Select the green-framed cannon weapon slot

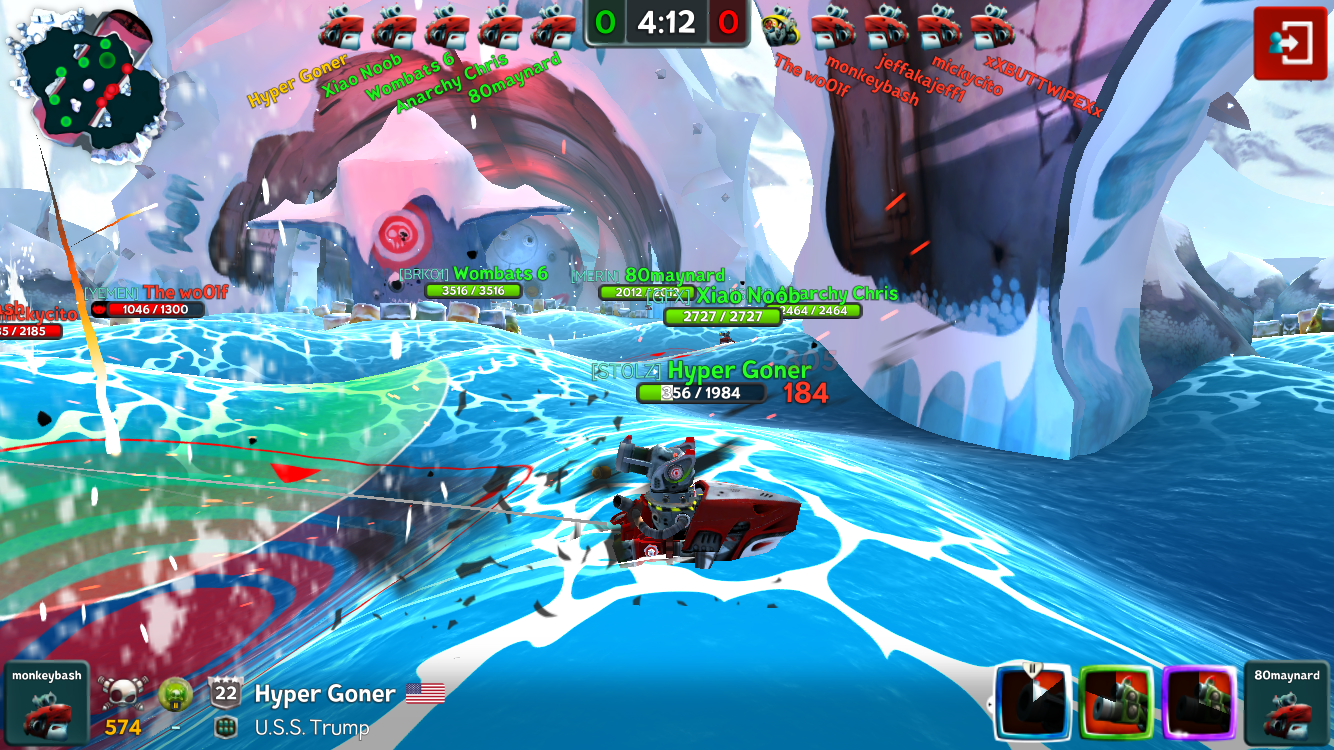[1118, 704]
